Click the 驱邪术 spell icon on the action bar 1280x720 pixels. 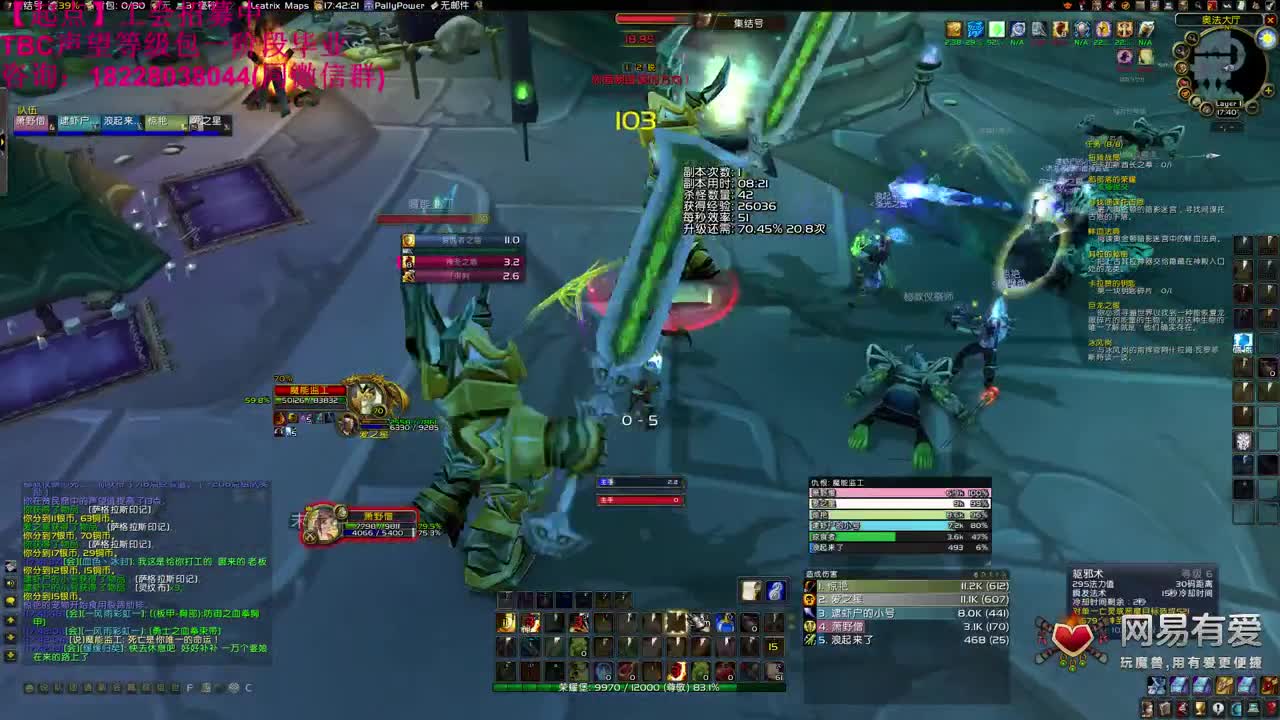pos(676,622)
